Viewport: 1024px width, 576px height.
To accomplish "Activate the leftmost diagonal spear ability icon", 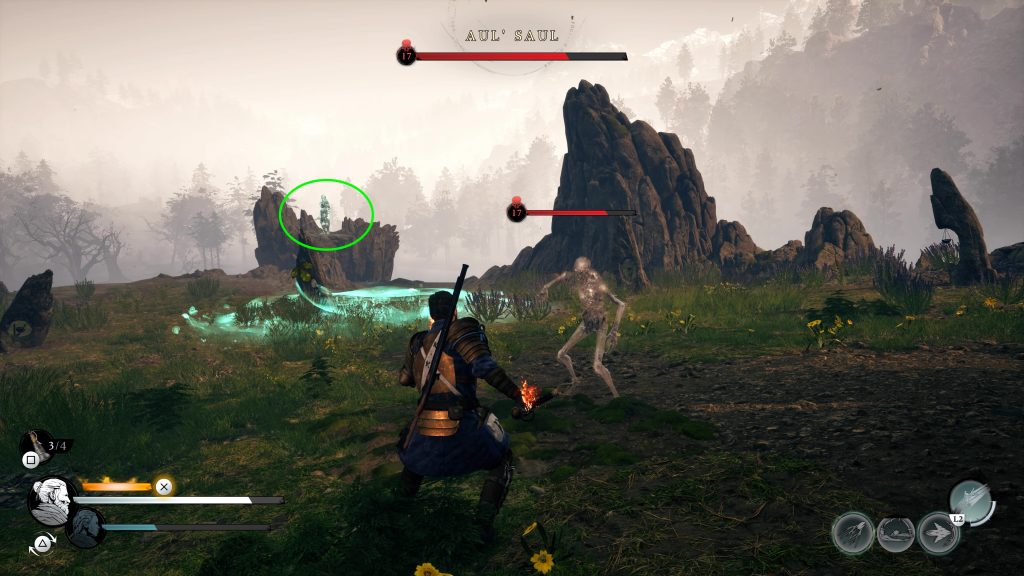I will 852,533.
